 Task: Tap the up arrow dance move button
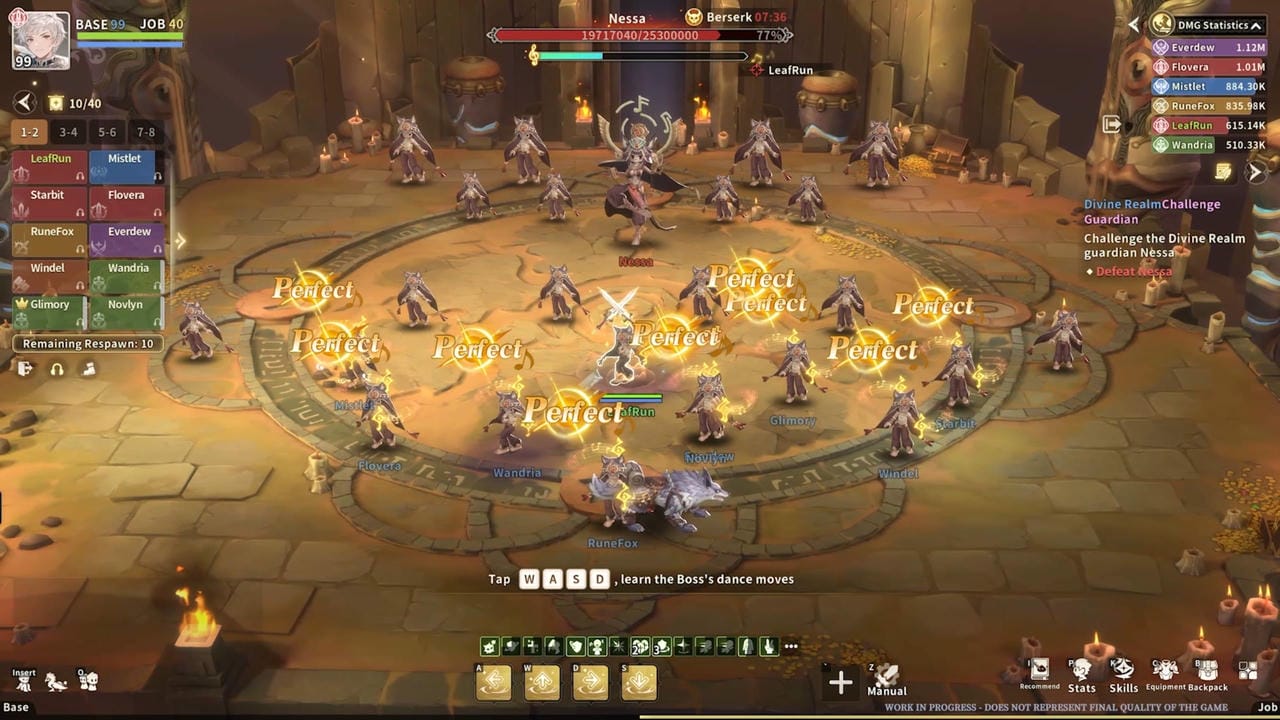pyautogui.click(x=542, y=682)
